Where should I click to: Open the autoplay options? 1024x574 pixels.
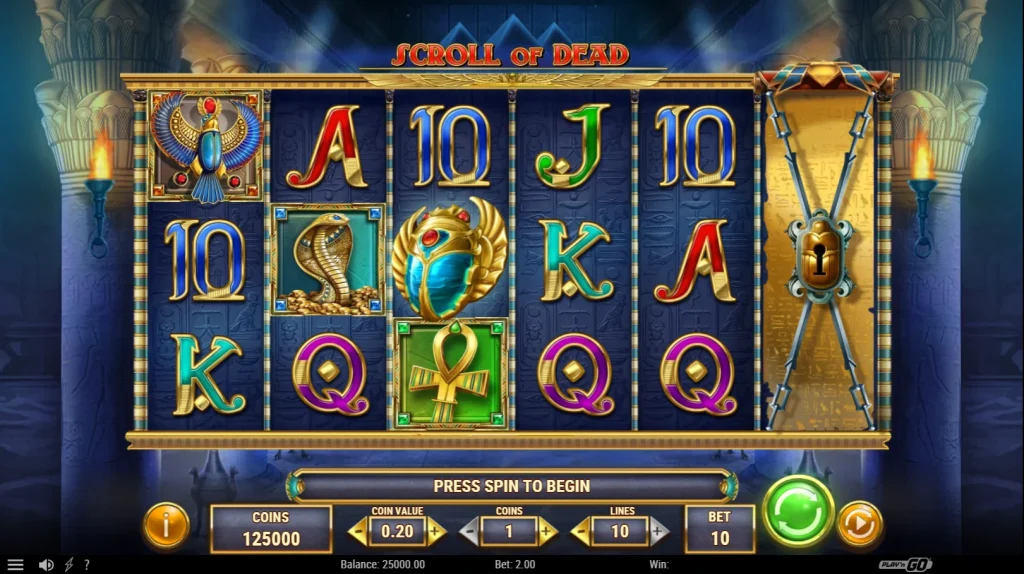(x=859, y=524)
